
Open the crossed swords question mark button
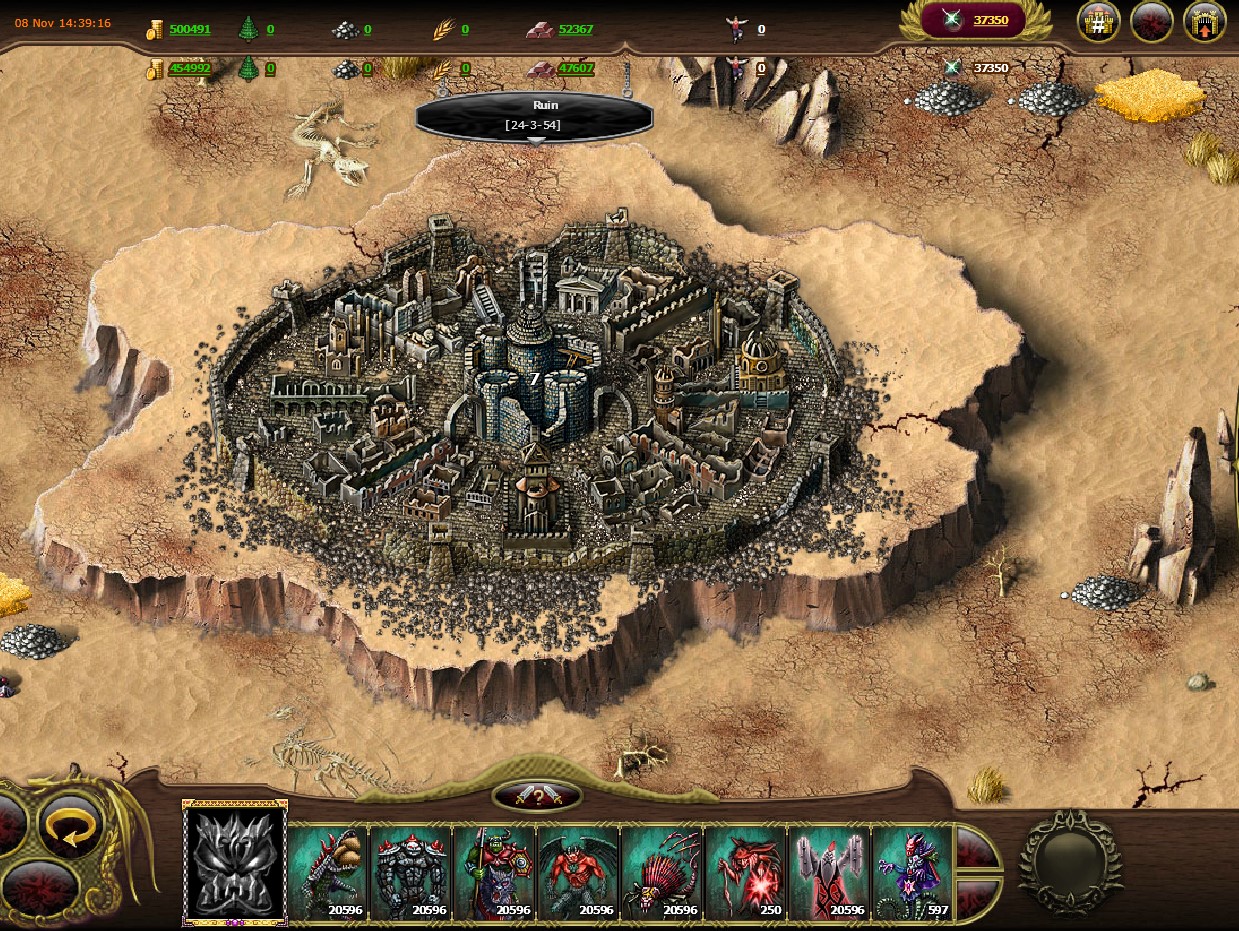pos(537,796)
